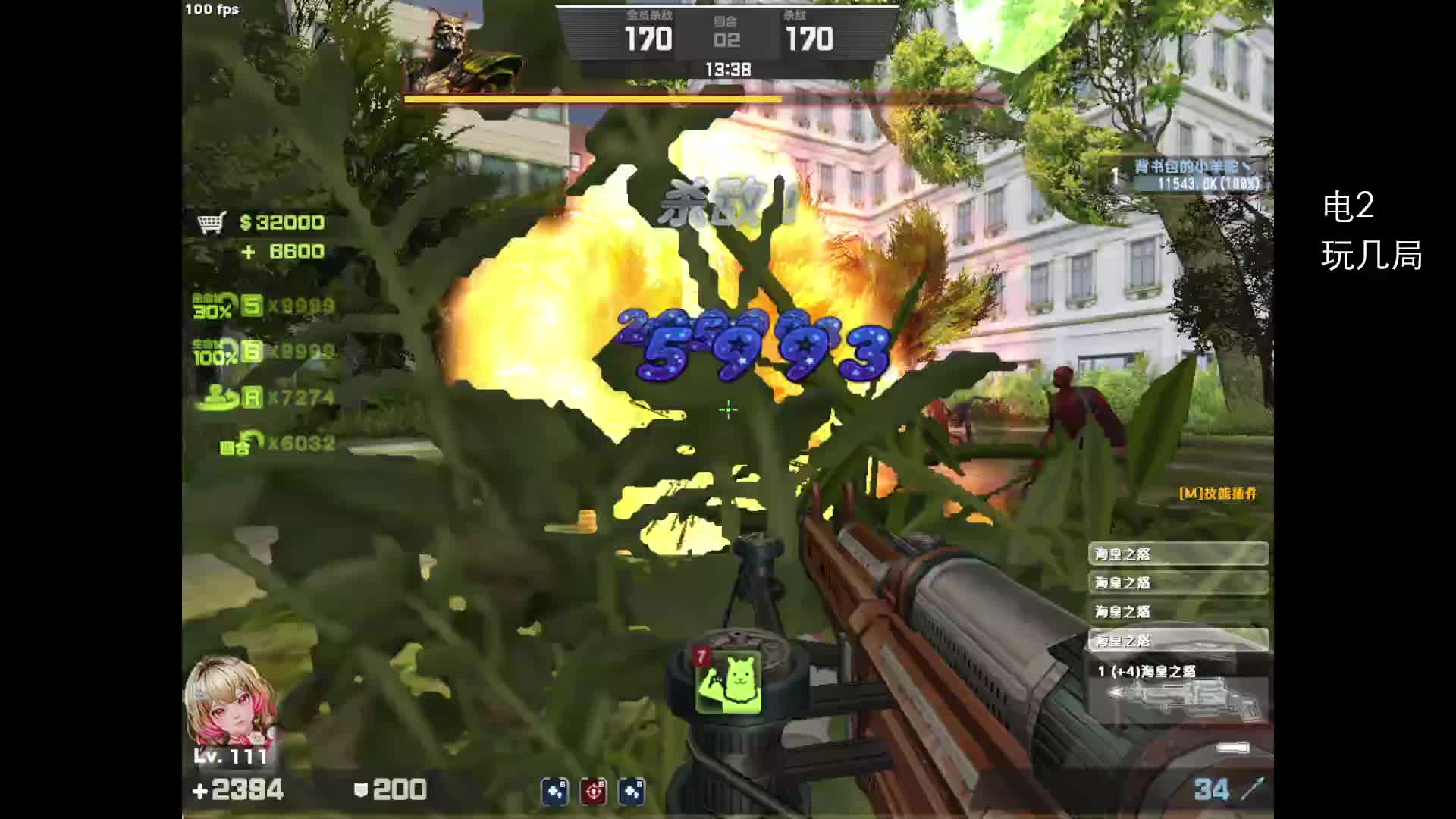Screen dimensions: 1456x819
Task: Select the equipped (+4)海皇之怒 weapon slot
Action: [x=1178, y=692]
